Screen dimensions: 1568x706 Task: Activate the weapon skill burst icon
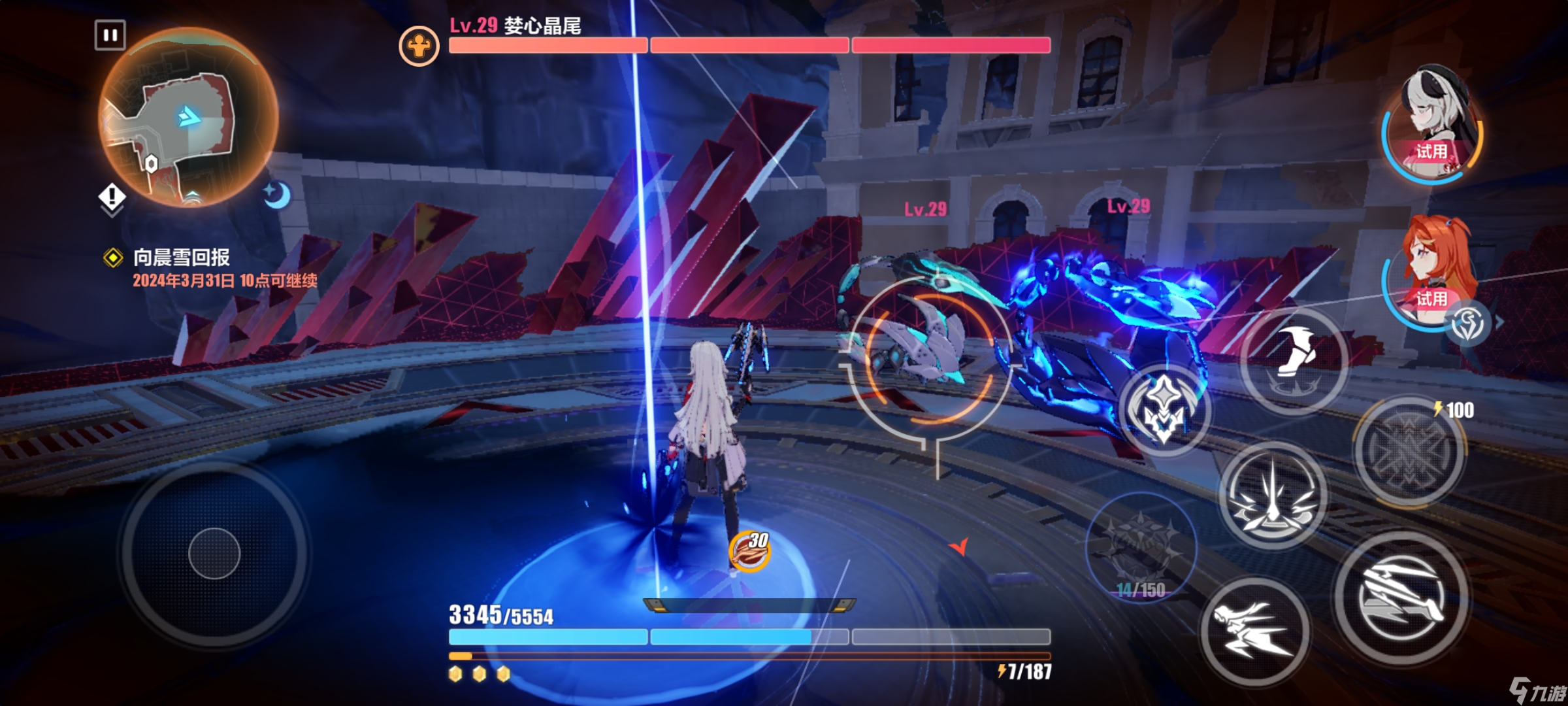(1271, 495)
